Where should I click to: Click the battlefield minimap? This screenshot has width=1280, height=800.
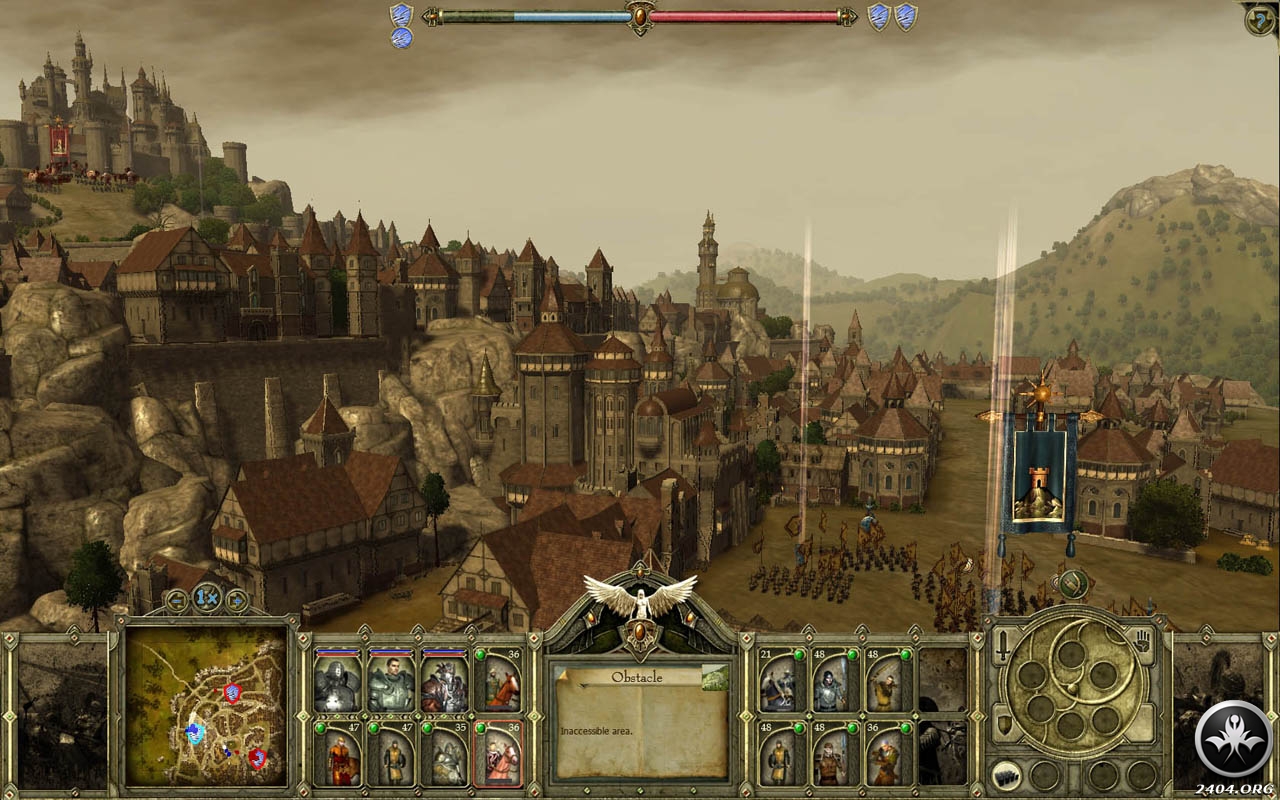coord(206,705)
